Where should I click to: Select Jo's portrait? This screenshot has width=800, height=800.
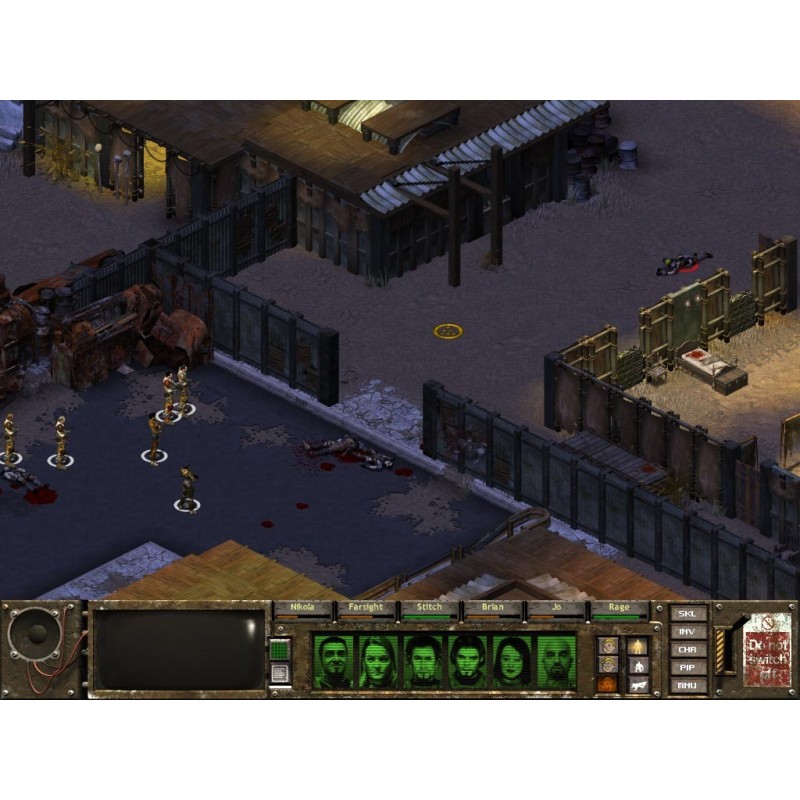513,661
